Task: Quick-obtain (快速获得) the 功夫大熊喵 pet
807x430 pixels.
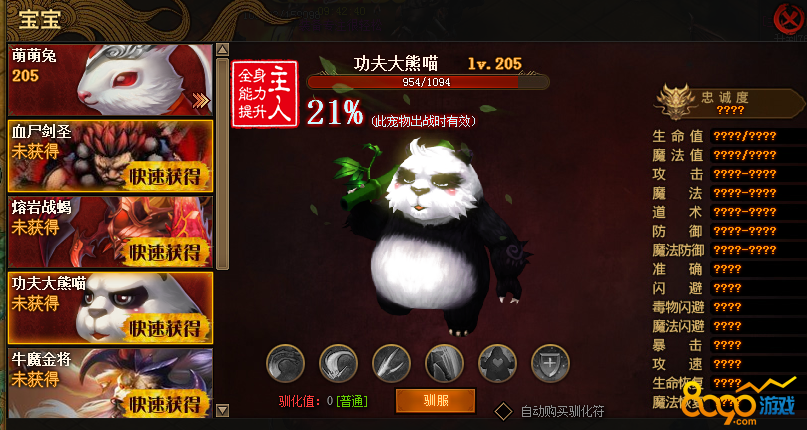Action: 165,328
